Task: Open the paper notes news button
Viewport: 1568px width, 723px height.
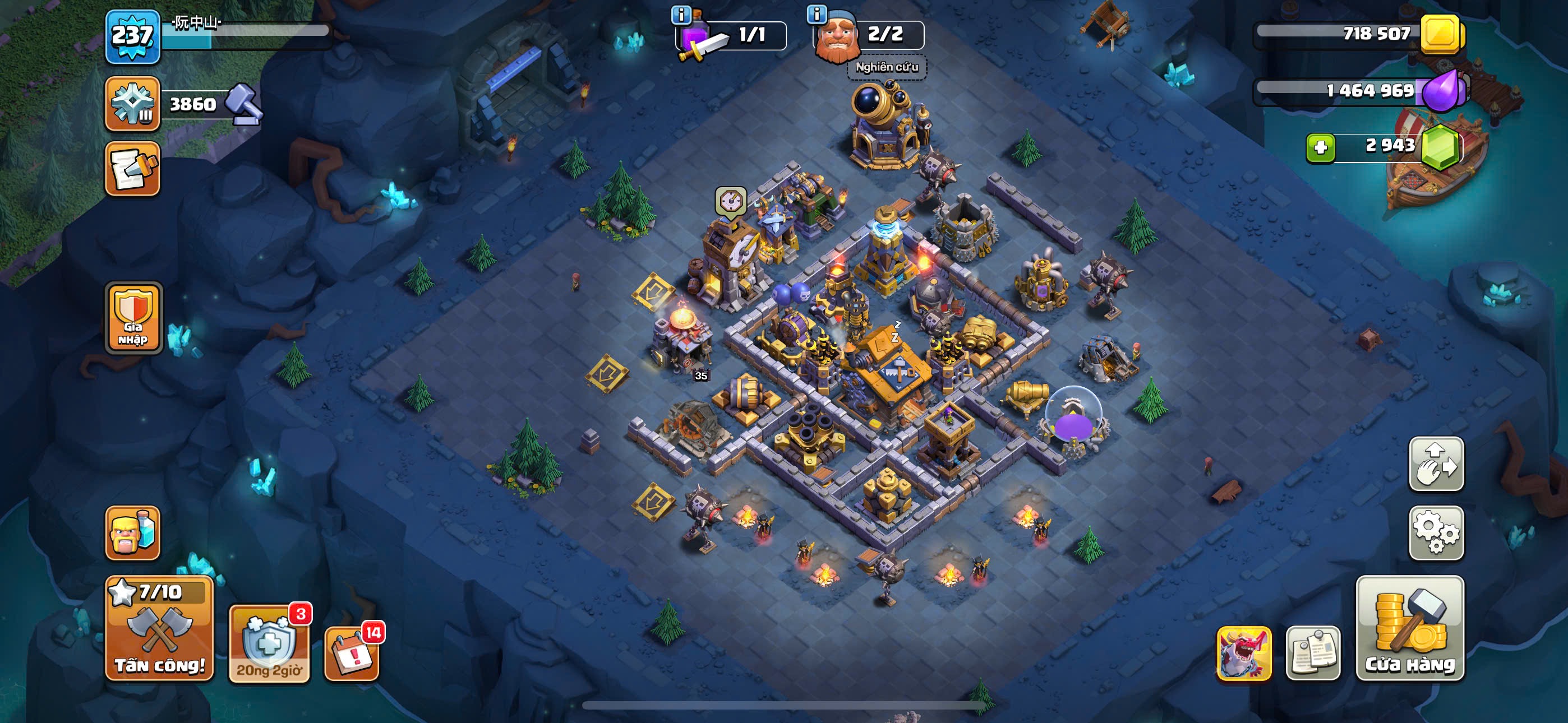Action: [1313, 653]
